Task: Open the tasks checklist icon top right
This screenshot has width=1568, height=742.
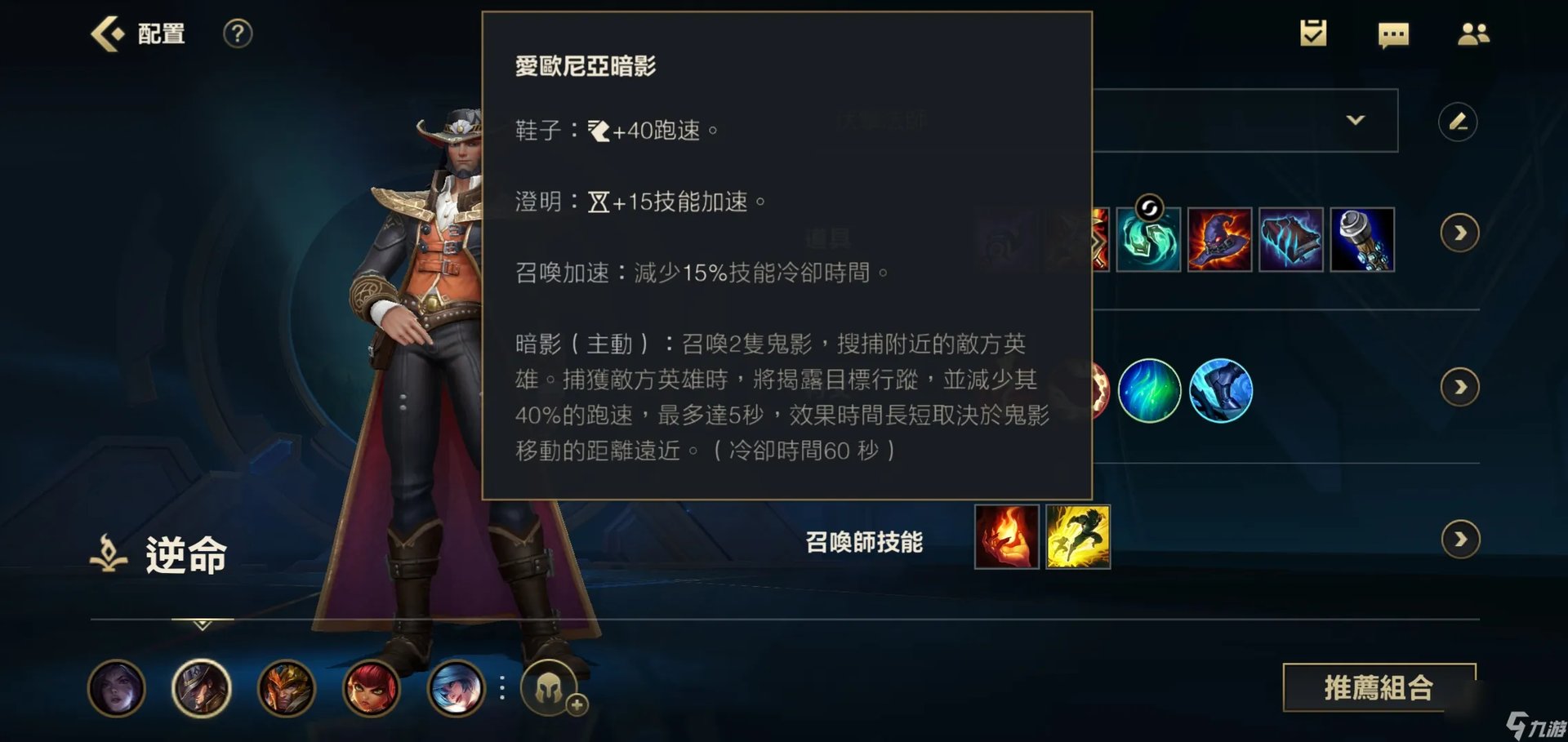Action: pyautogui.click(x=1313, y=34)
